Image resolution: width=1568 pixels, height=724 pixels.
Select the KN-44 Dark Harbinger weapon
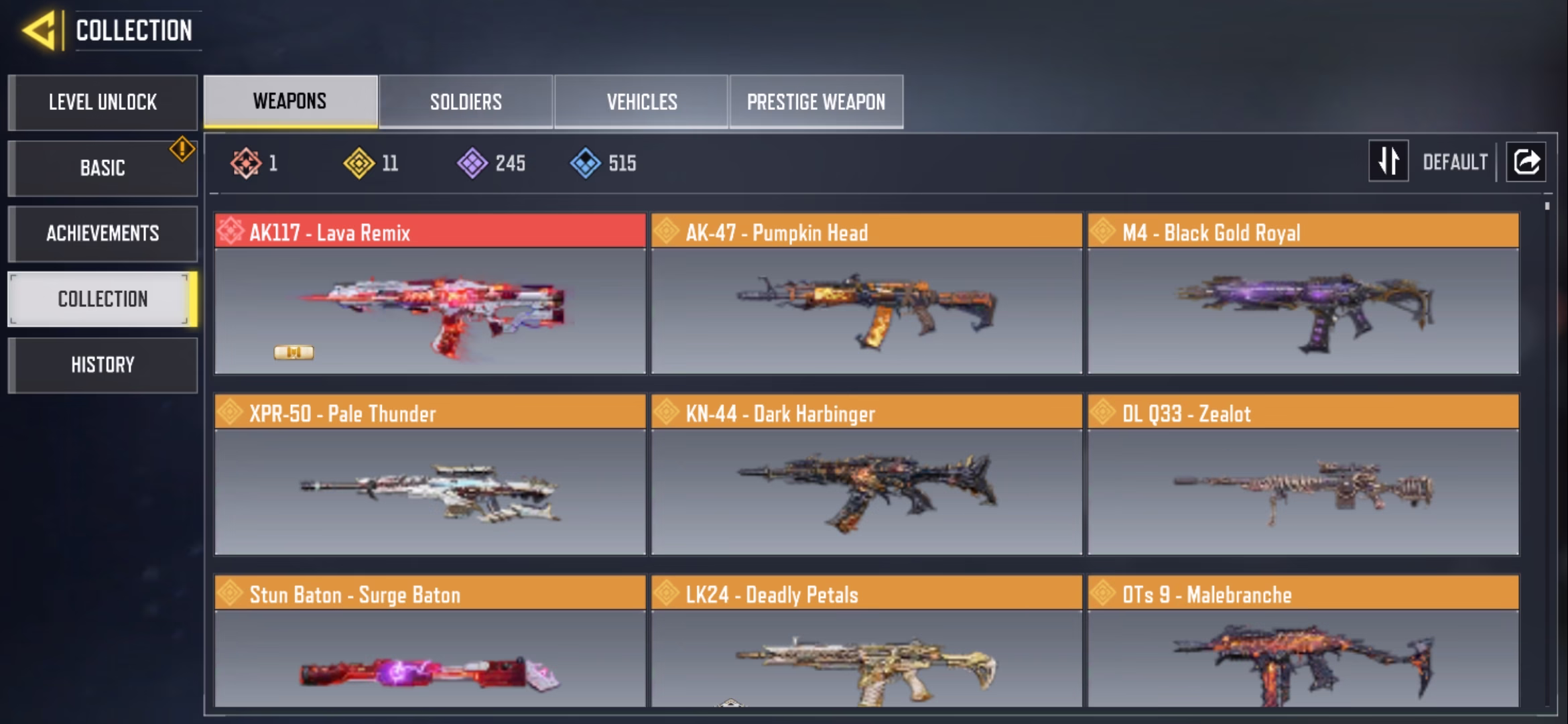[866, 475]
